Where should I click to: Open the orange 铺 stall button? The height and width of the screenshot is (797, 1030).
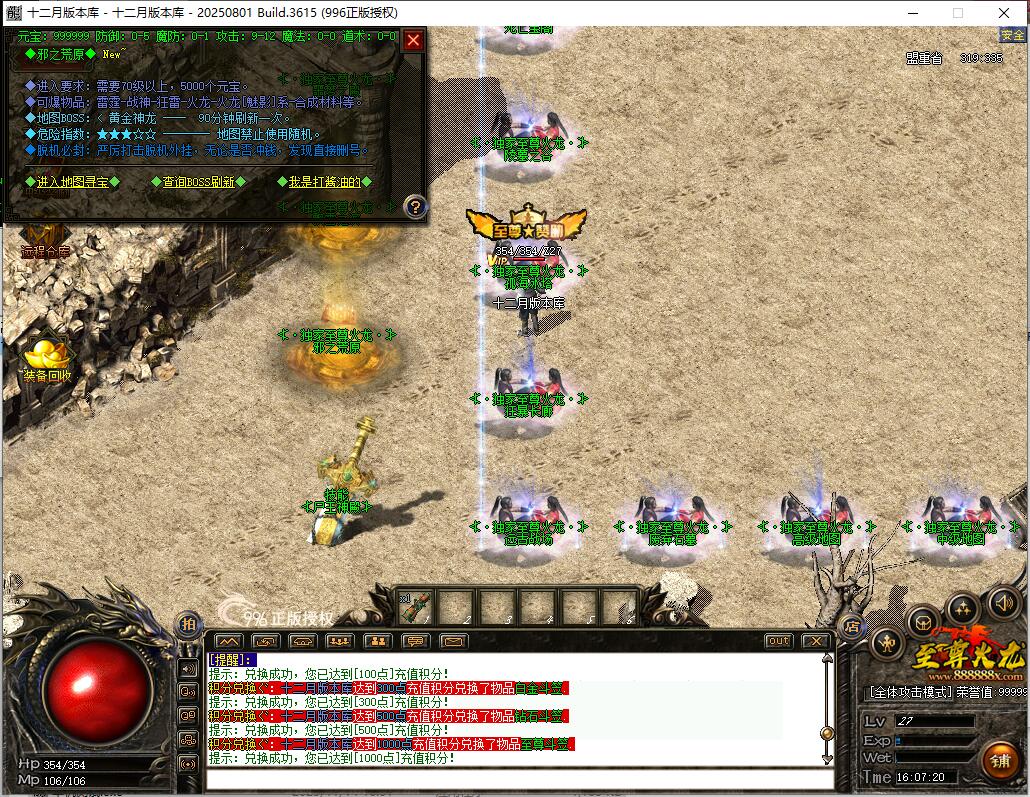(x=1000, y=760)
